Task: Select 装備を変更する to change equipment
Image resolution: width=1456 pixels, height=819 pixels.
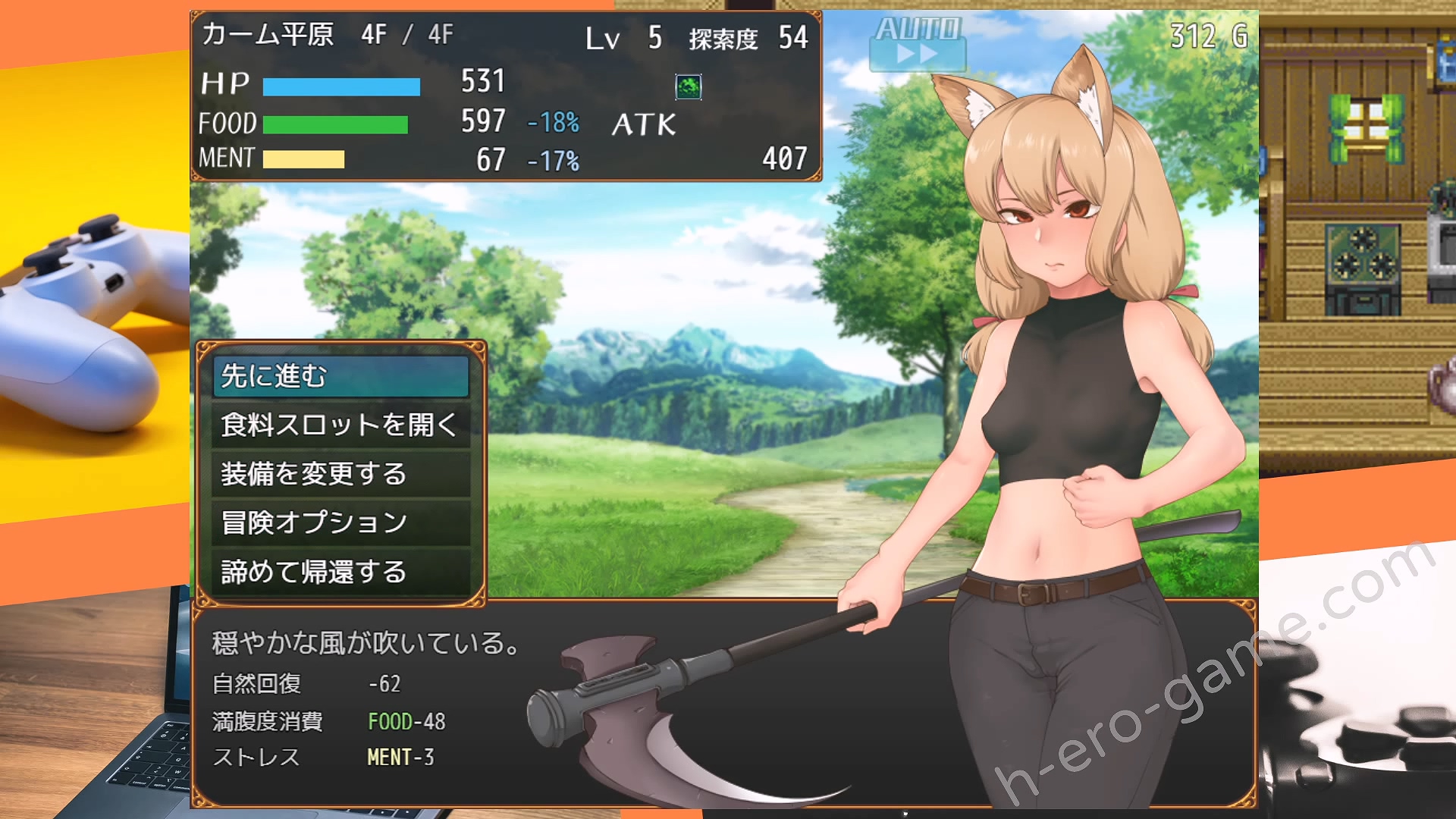Action: pos(340,474)
